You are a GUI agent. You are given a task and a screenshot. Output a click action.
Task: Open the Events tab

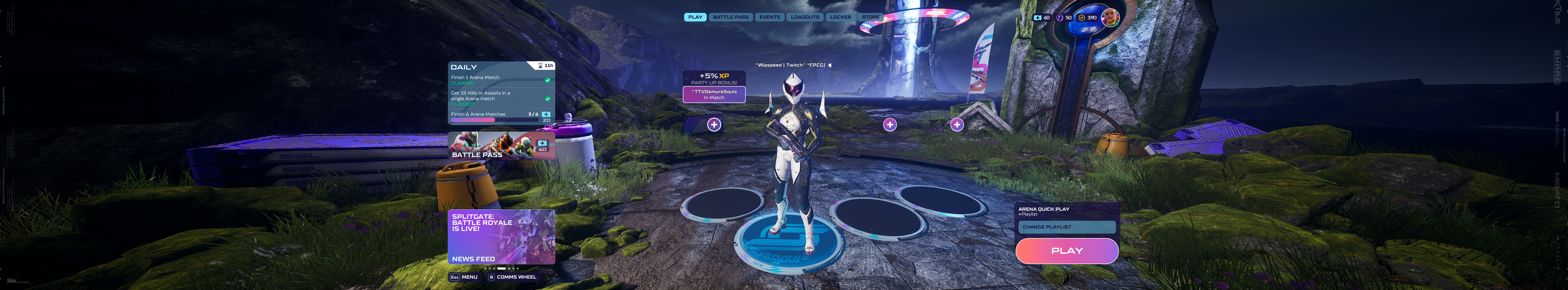770,17
